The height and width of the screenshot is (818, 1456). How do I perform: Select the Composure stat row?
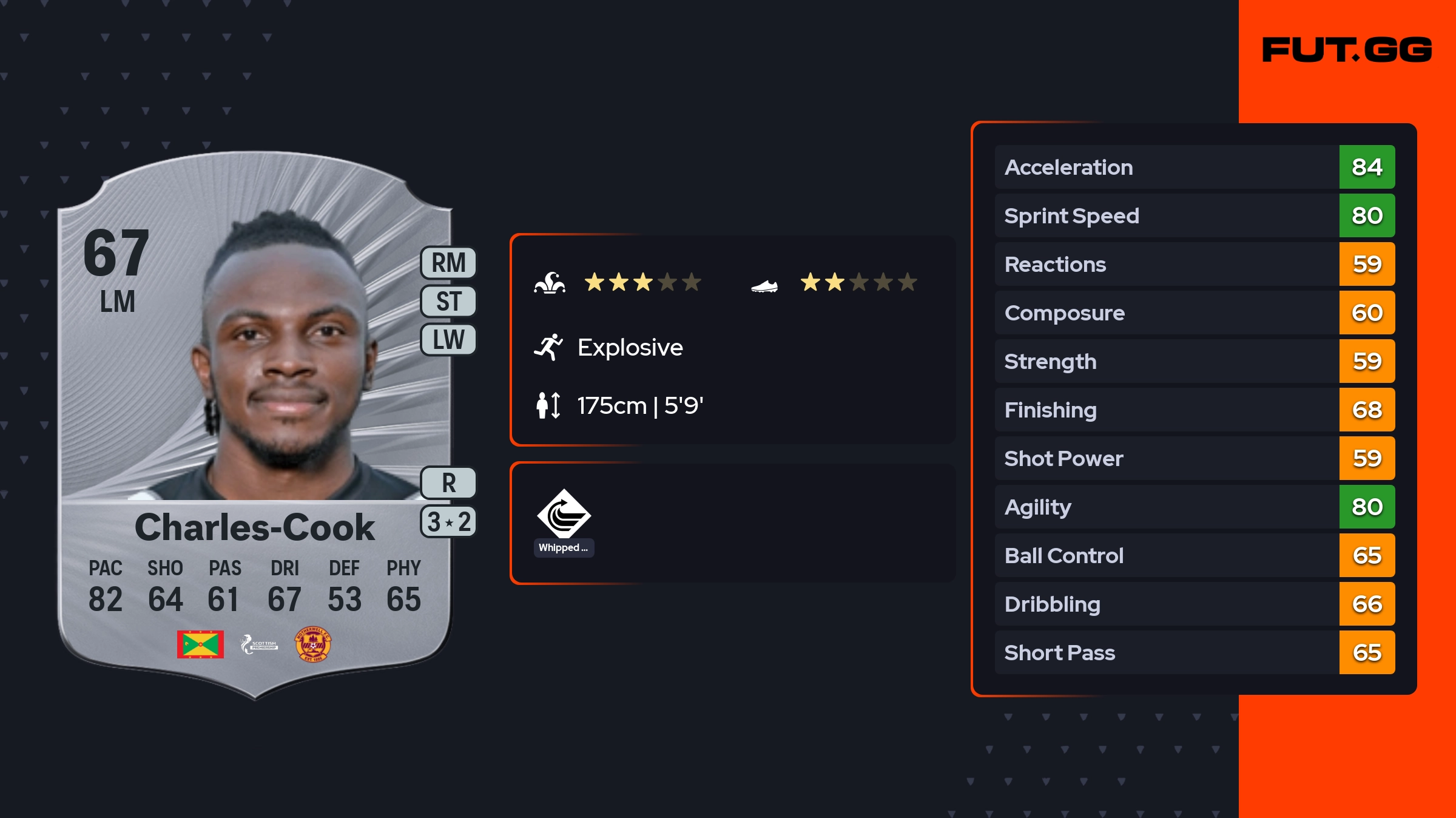coord(1194,313)
